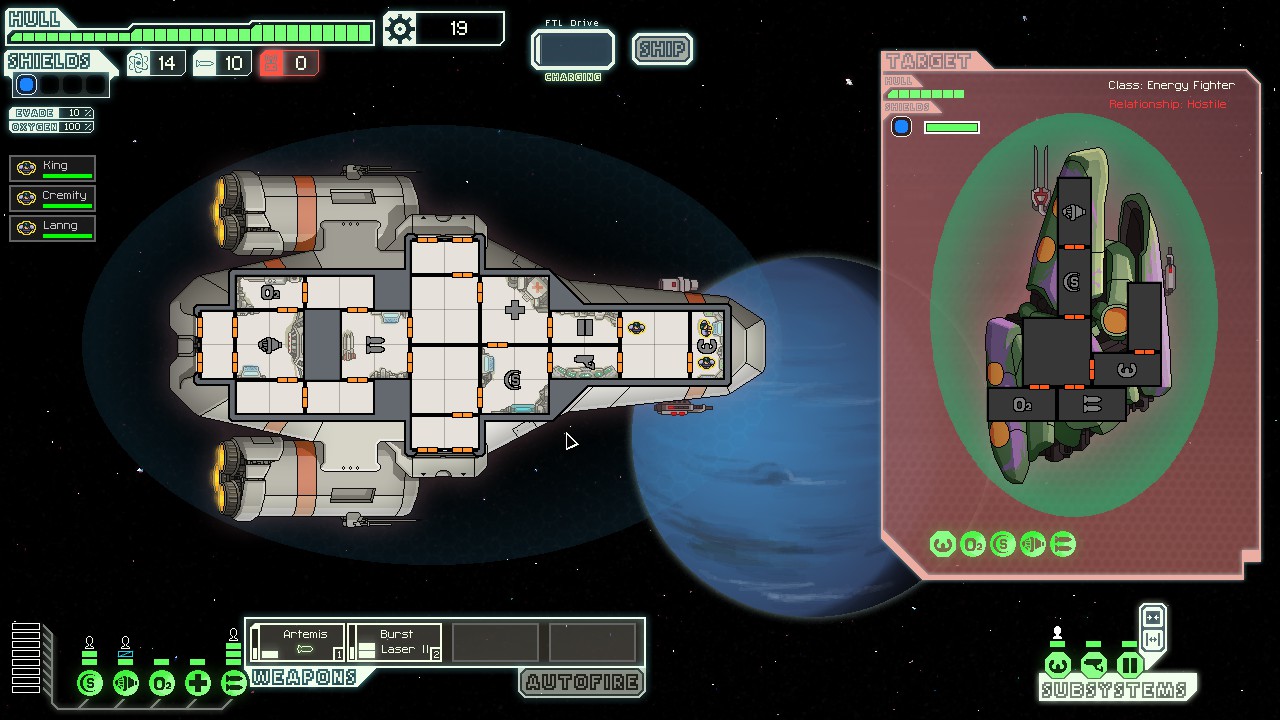Viewport: 1280px width, 720px height.
Task: Target the enemy ship's shield room
Action: pos(1073,283)
